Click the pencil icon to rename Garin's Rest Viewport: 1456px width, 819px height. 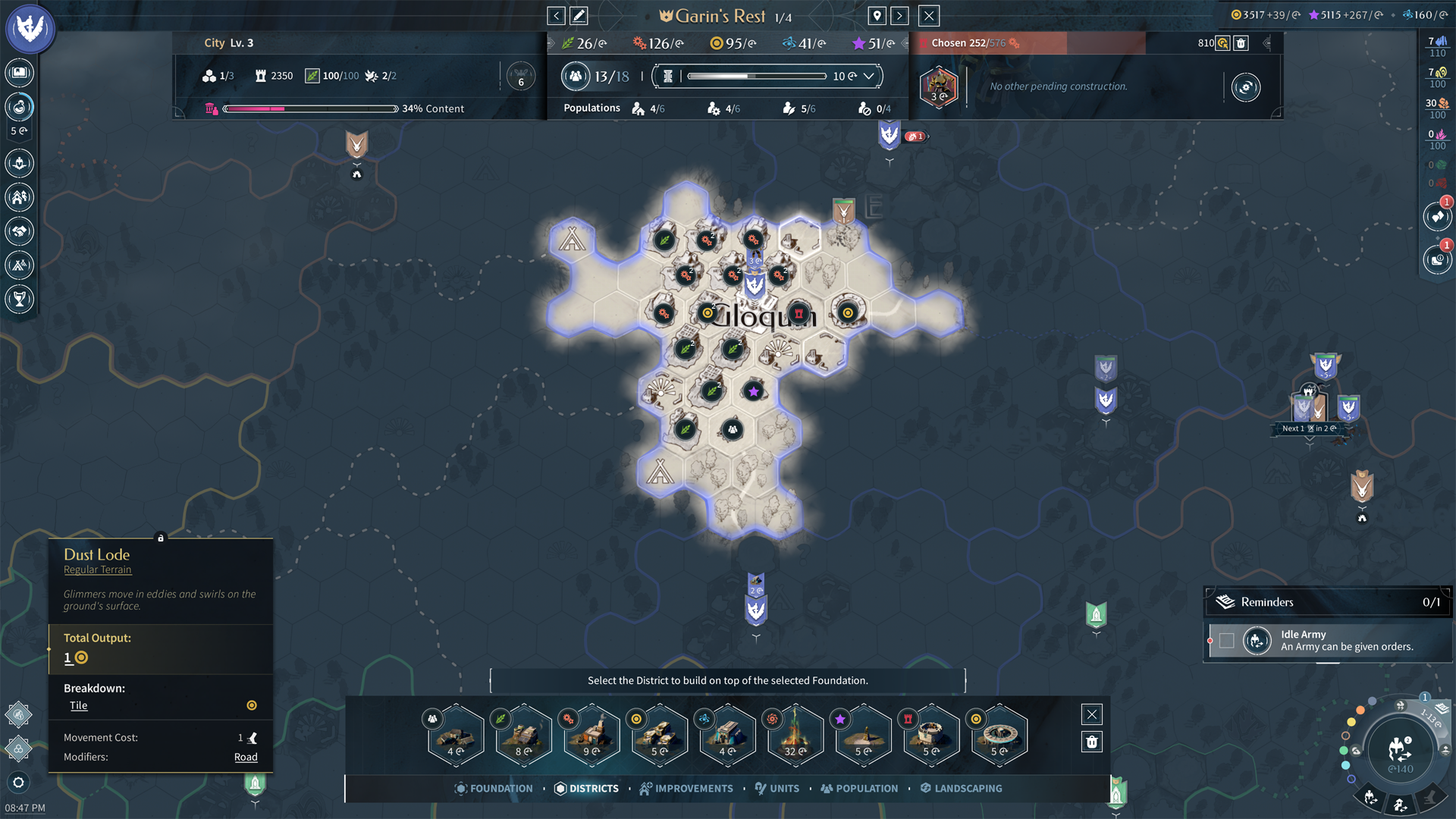[x=579, y=15]
